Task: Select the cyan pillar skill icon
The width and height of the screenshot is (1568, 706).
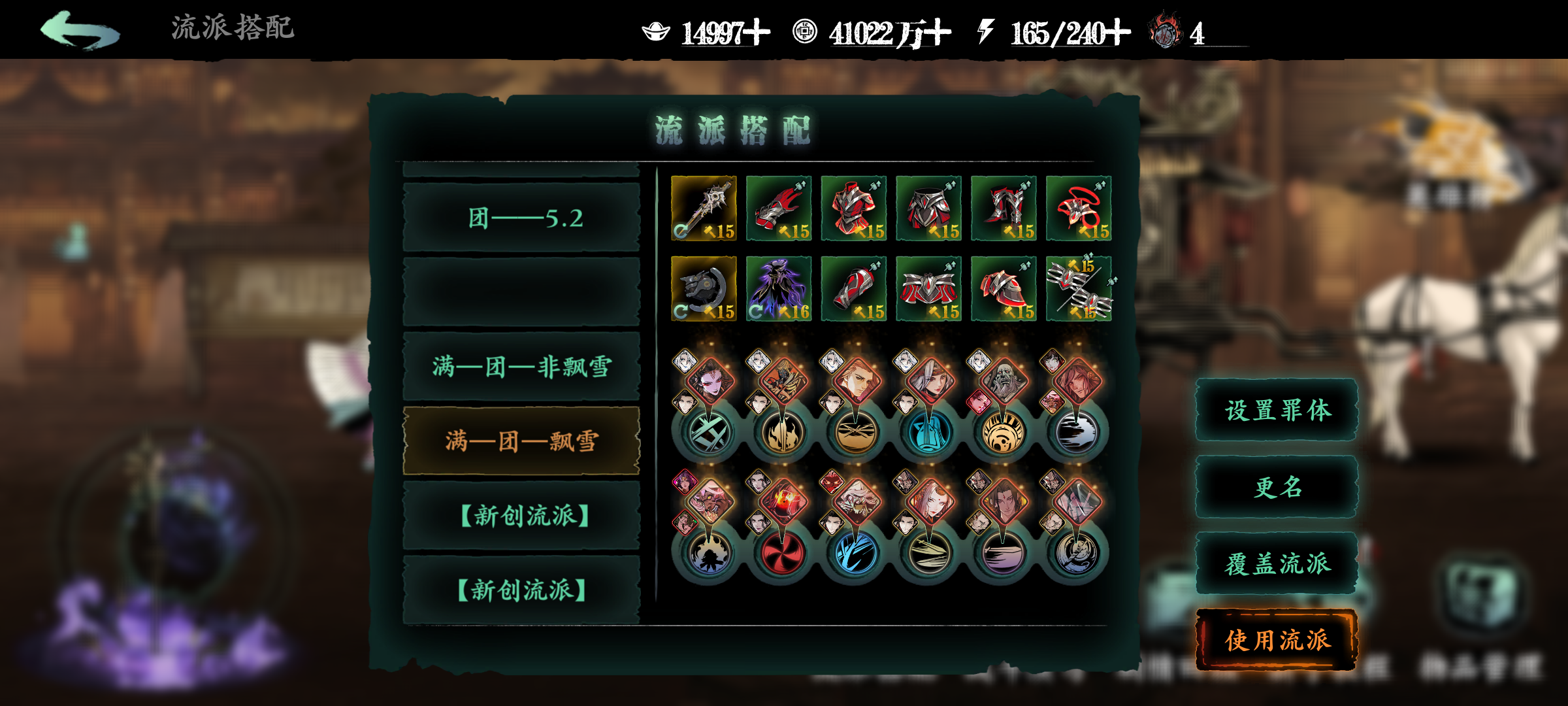Action: coord(928,433)
